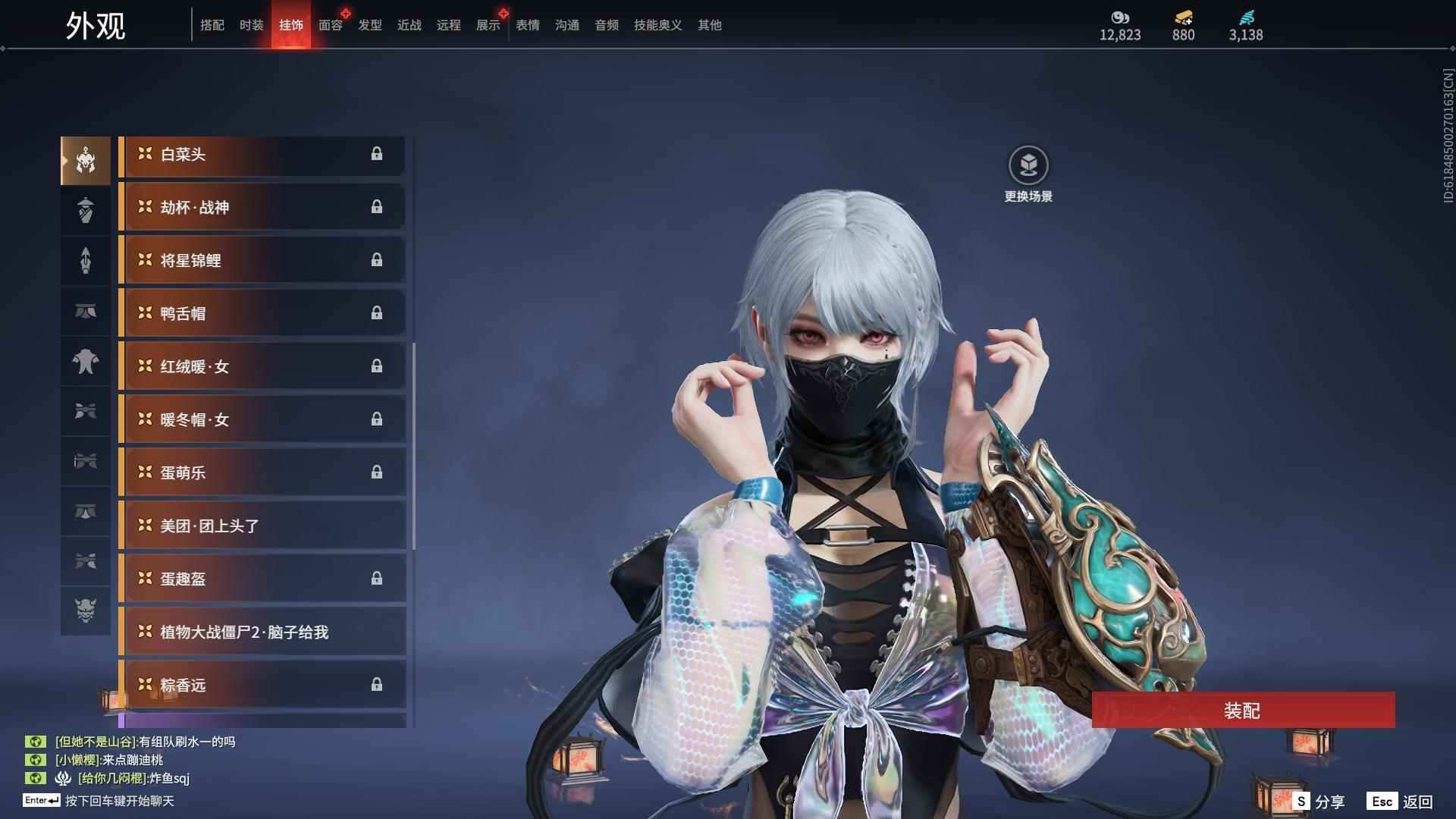Select the helmet accessory category in sidebar
The width and height of the screenshot is (1456, 819).
tap(86, 159)
